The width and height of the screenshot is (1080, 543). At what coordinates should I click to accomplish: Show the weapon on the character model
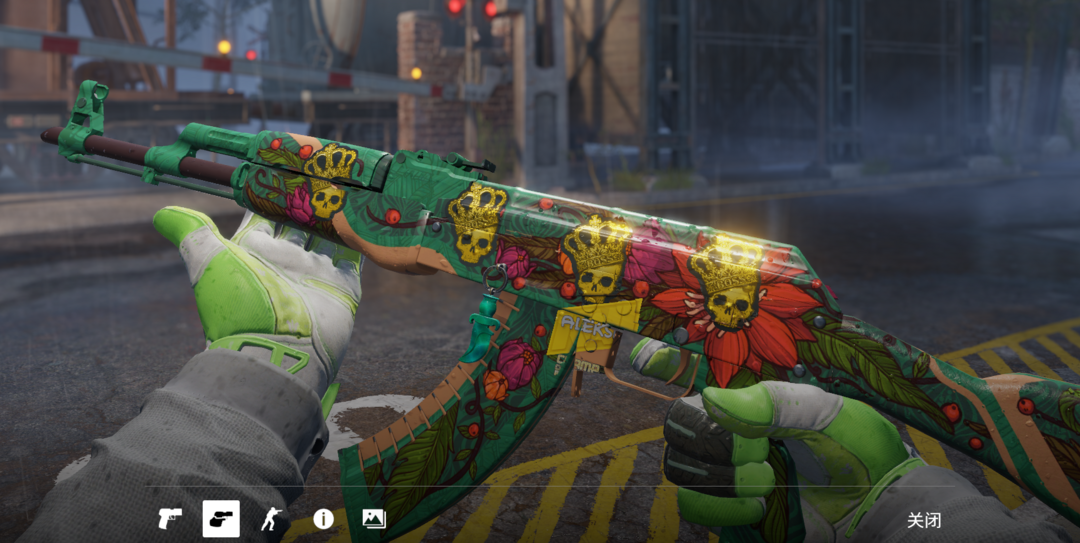(271, 519)
